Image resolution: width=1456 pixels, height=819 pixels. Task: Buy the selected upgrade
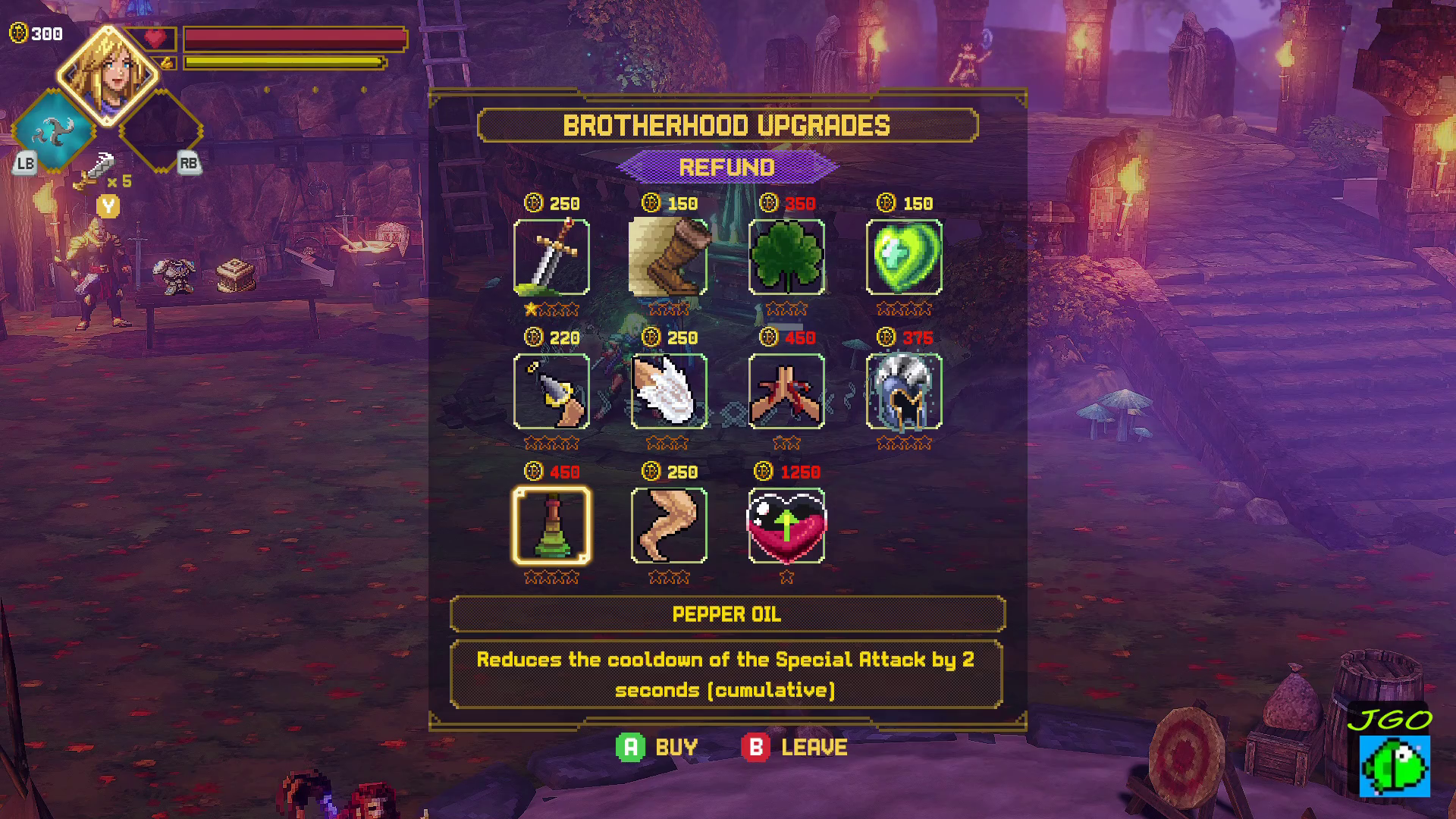[x=657, y=747]
